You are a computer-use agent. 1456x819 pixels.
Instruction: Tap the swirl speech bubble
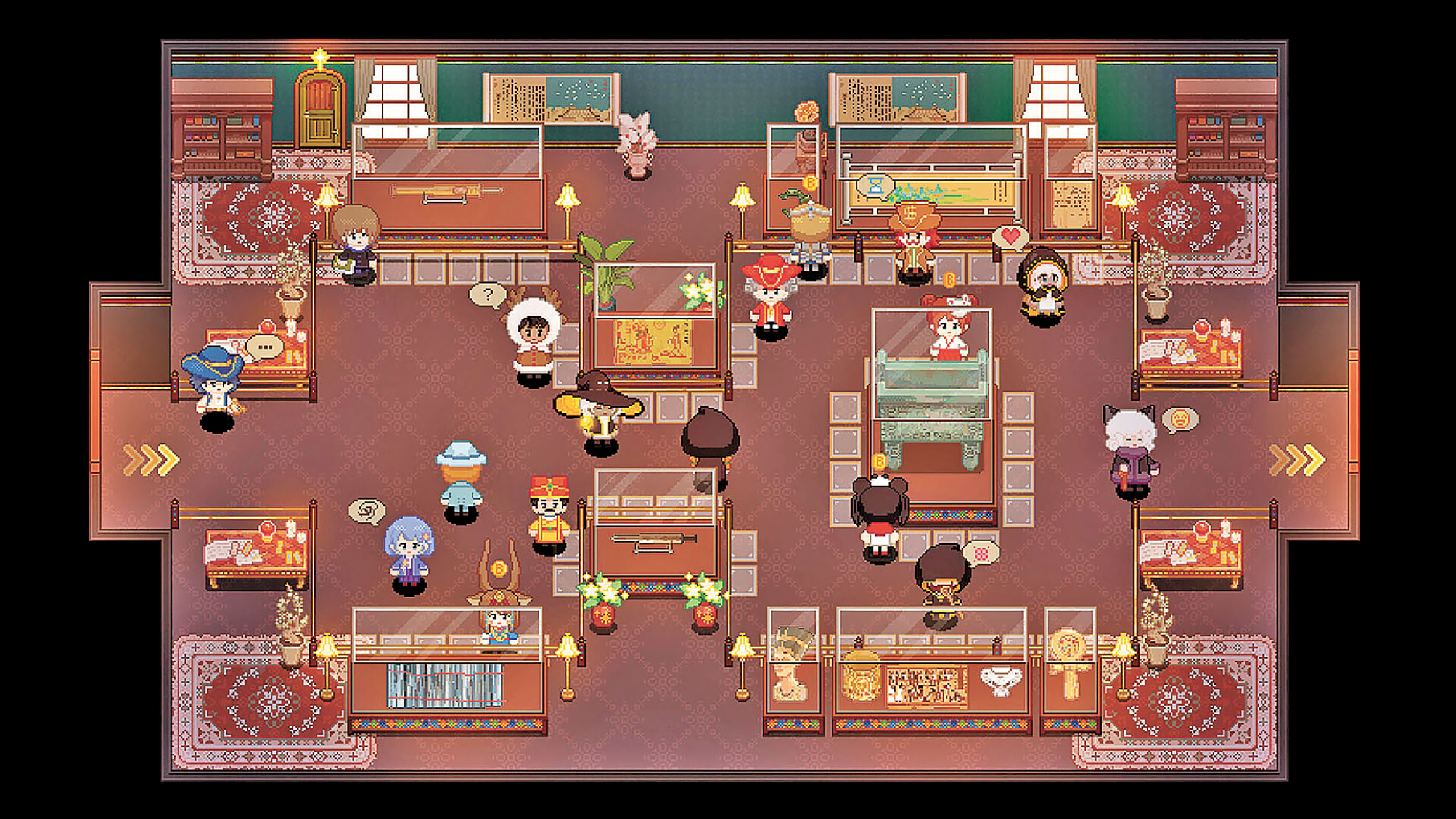click(367, 511)
